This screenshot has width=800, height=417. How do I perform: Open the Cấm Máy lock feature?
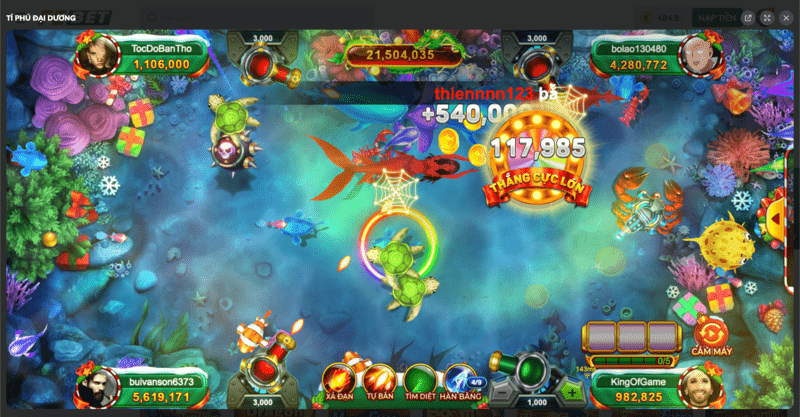coord(712,335)
